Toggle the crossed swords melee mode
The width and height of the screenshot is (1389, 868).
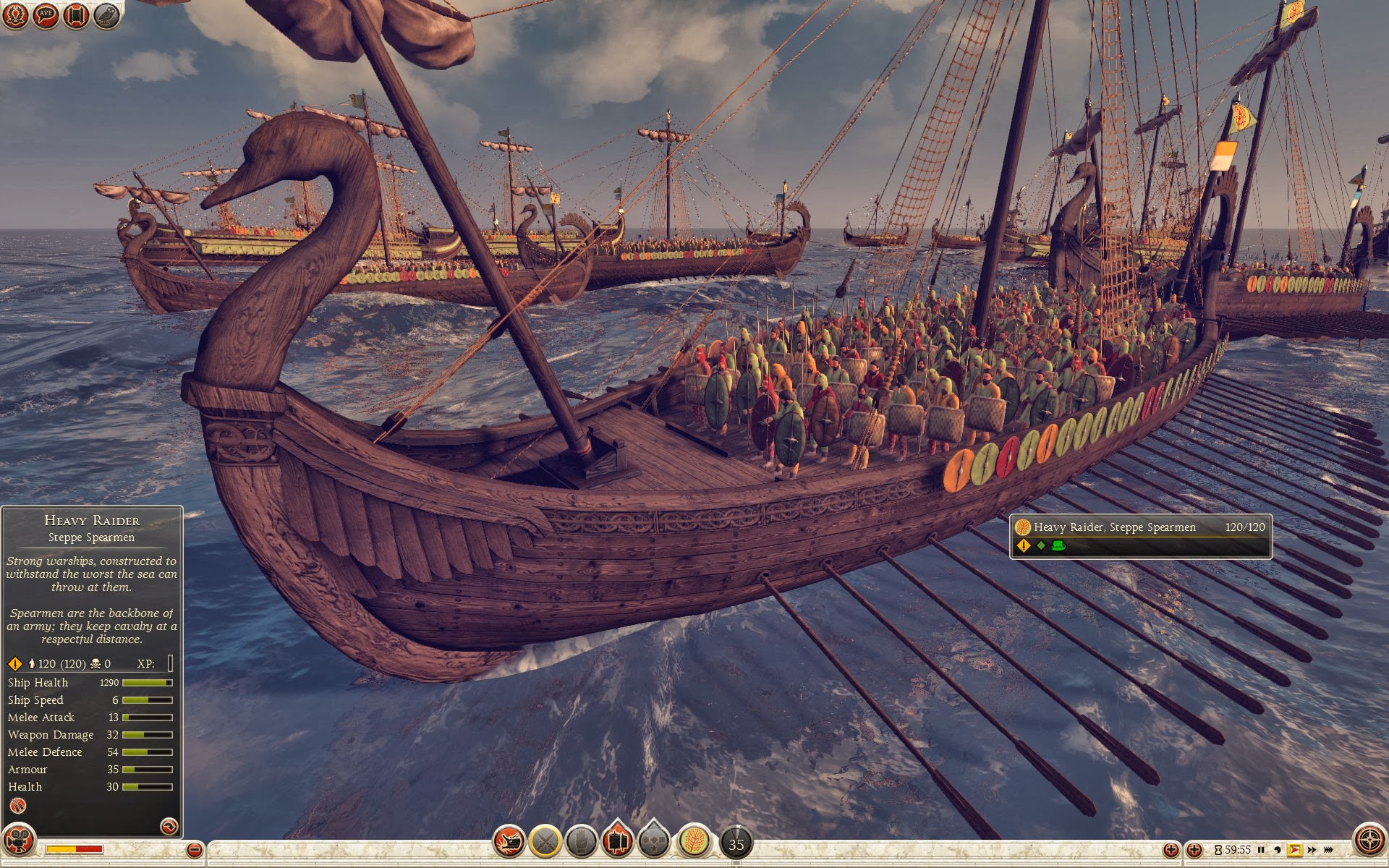(545, 841)
